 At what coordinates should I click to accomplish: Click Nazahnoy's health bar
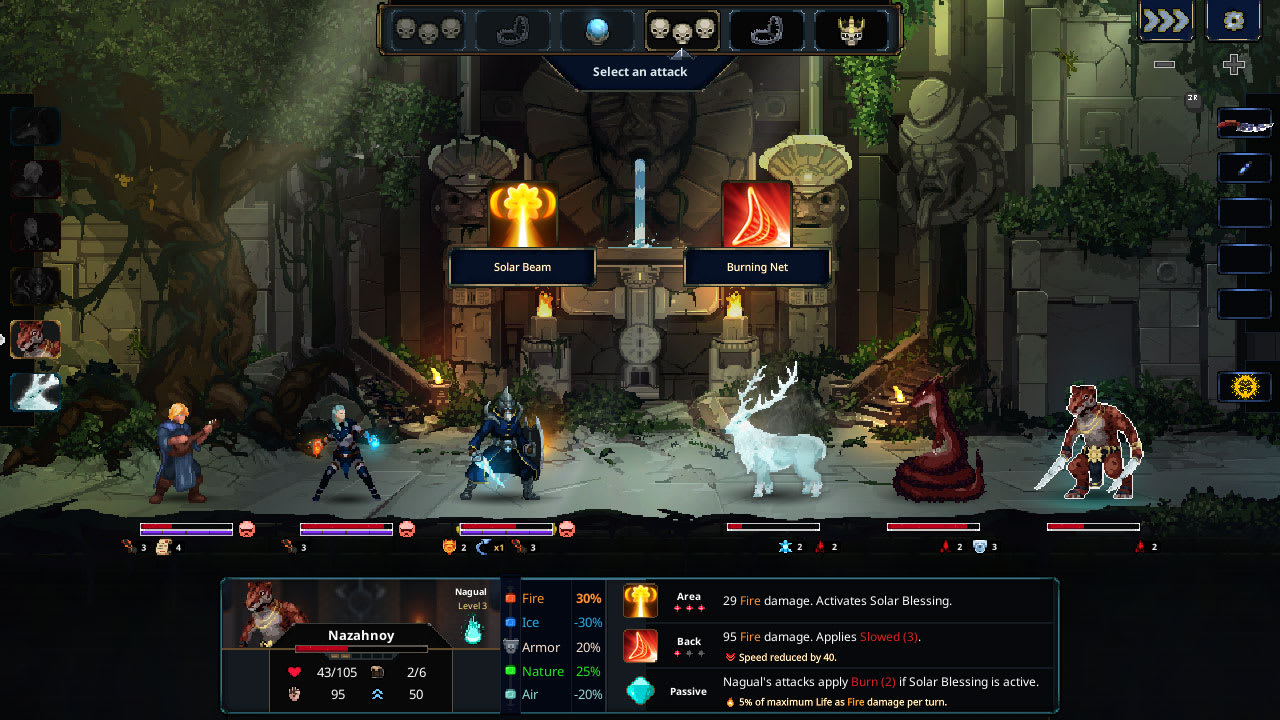coord(1092,526)
